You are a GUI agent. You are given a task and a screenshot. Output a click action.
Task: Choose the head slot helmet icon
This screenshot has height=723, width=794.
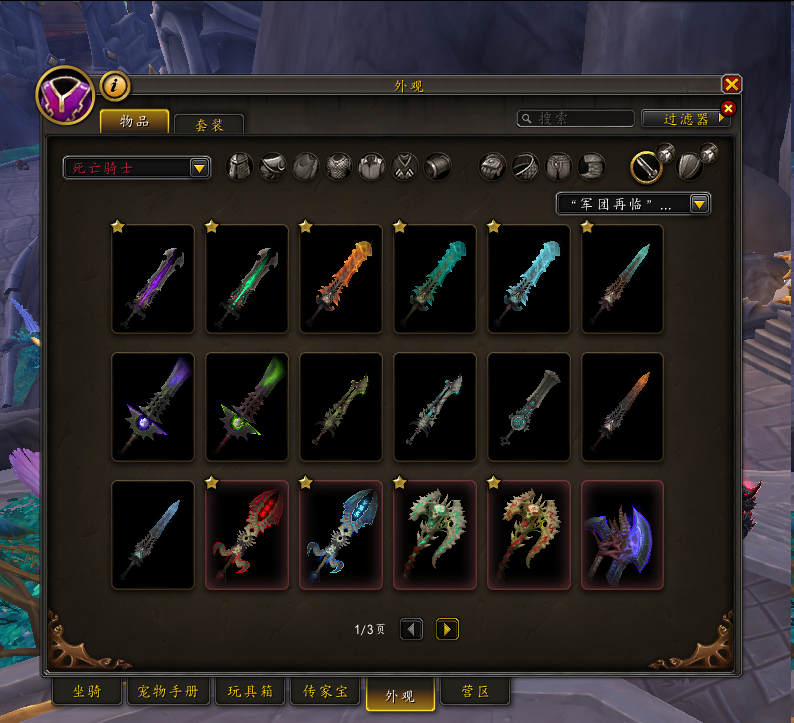coord(240,166)
